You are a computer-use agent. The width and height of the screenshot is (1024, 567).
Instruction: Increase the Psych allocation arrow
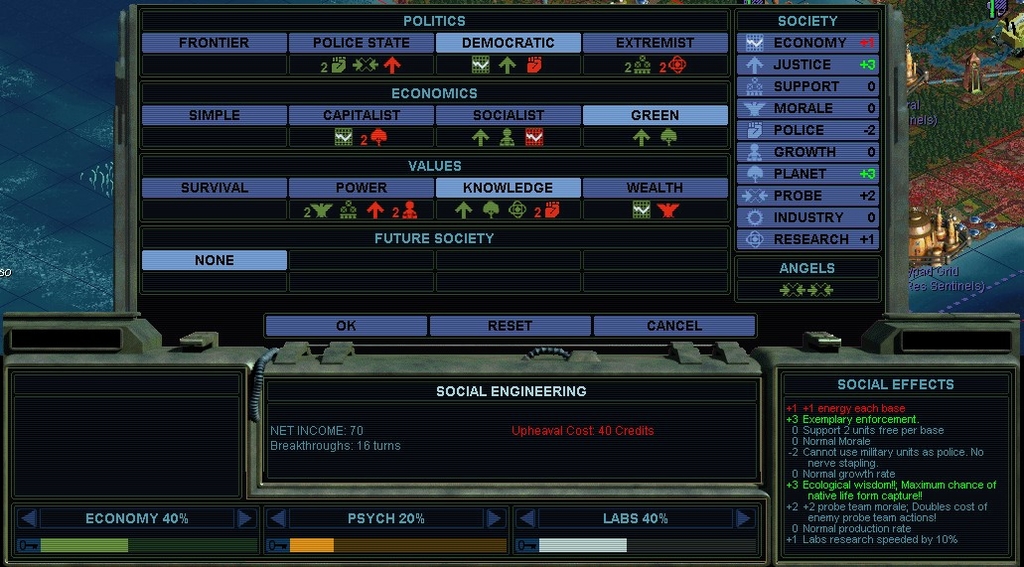[x=493, y=518]
